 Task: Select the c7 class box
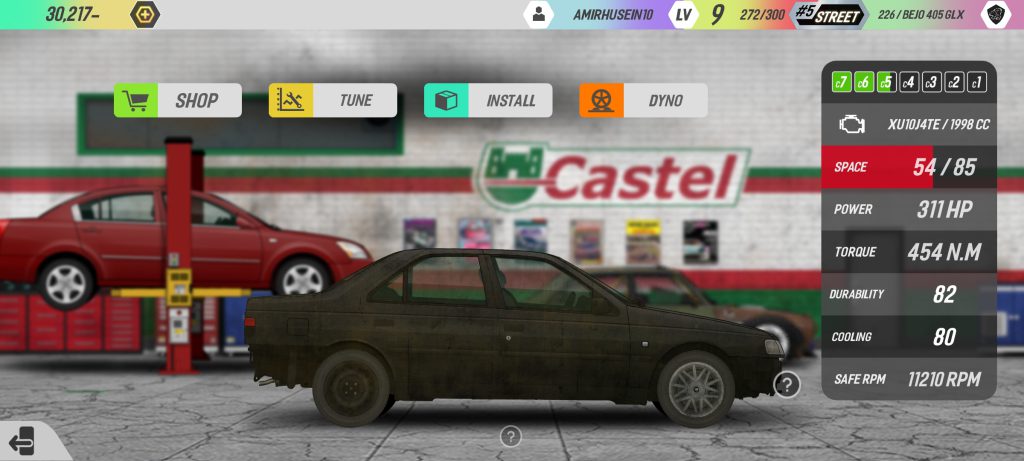click(842, 82)
